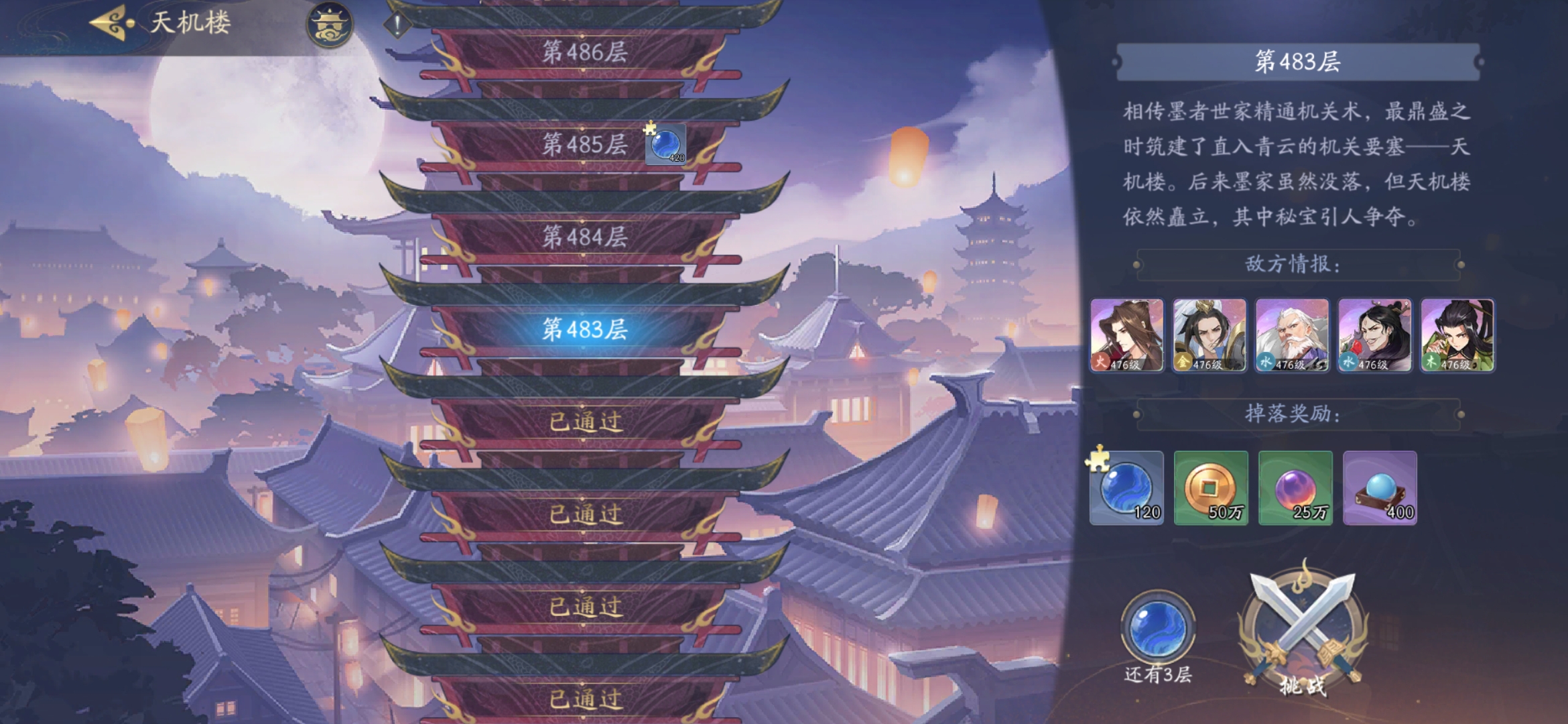
Task: Show tower rules via exclamation icon
Action: point(397,25)
